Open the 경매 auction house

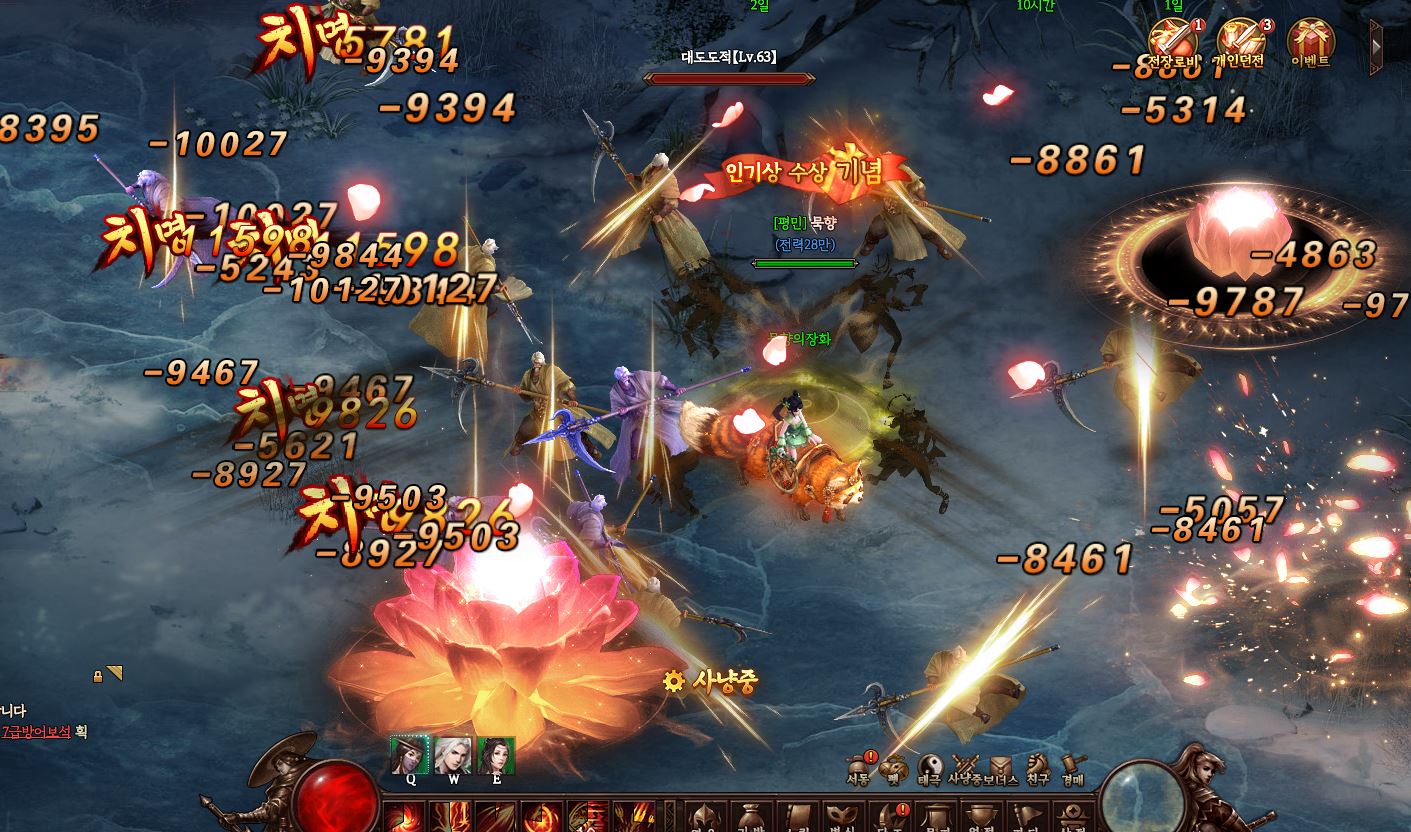(1072, 768)
